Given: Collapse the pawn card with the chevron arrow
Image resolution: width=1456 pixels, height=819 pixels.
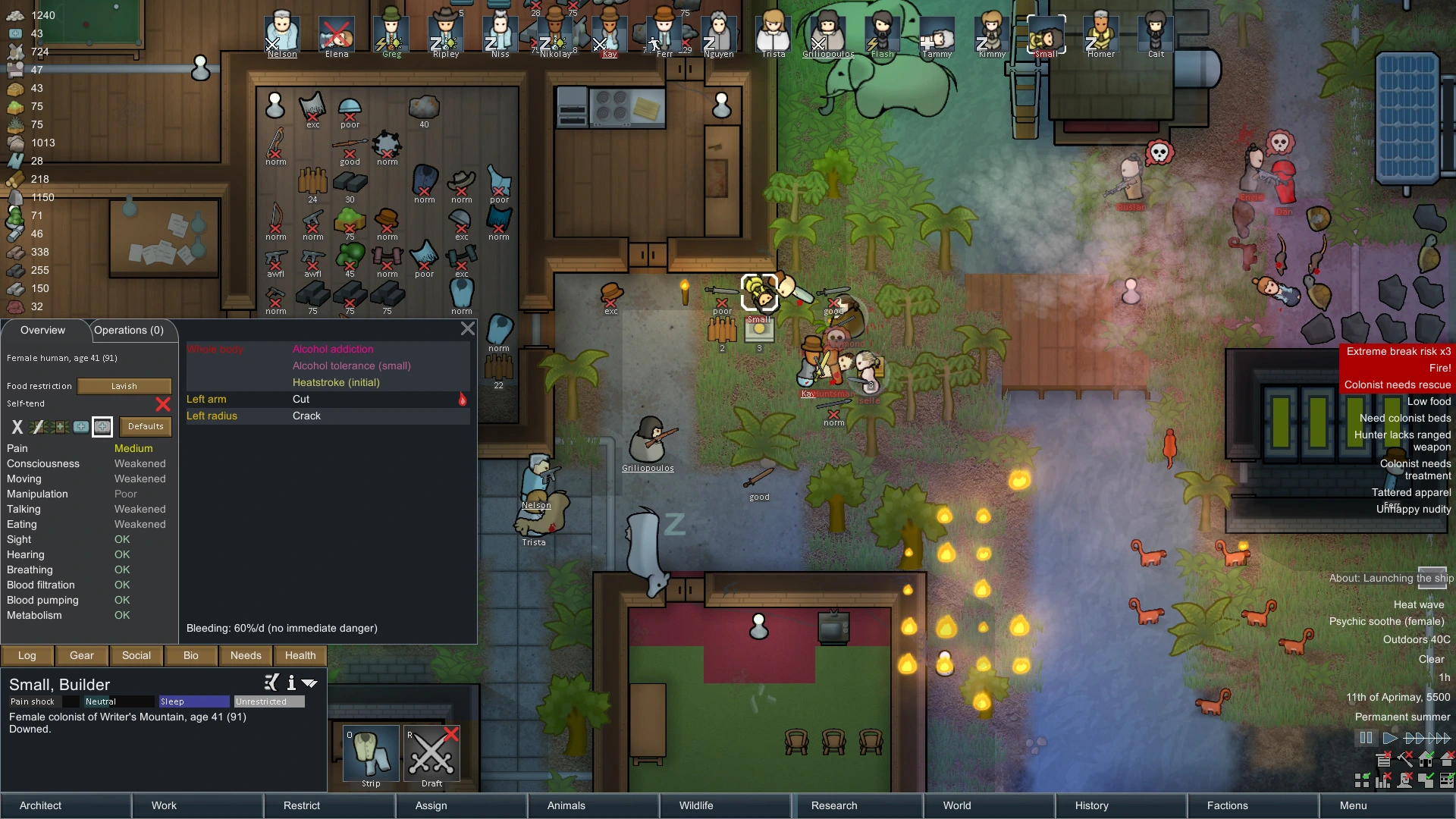Looking at the screenshot, I should [309, 683].
